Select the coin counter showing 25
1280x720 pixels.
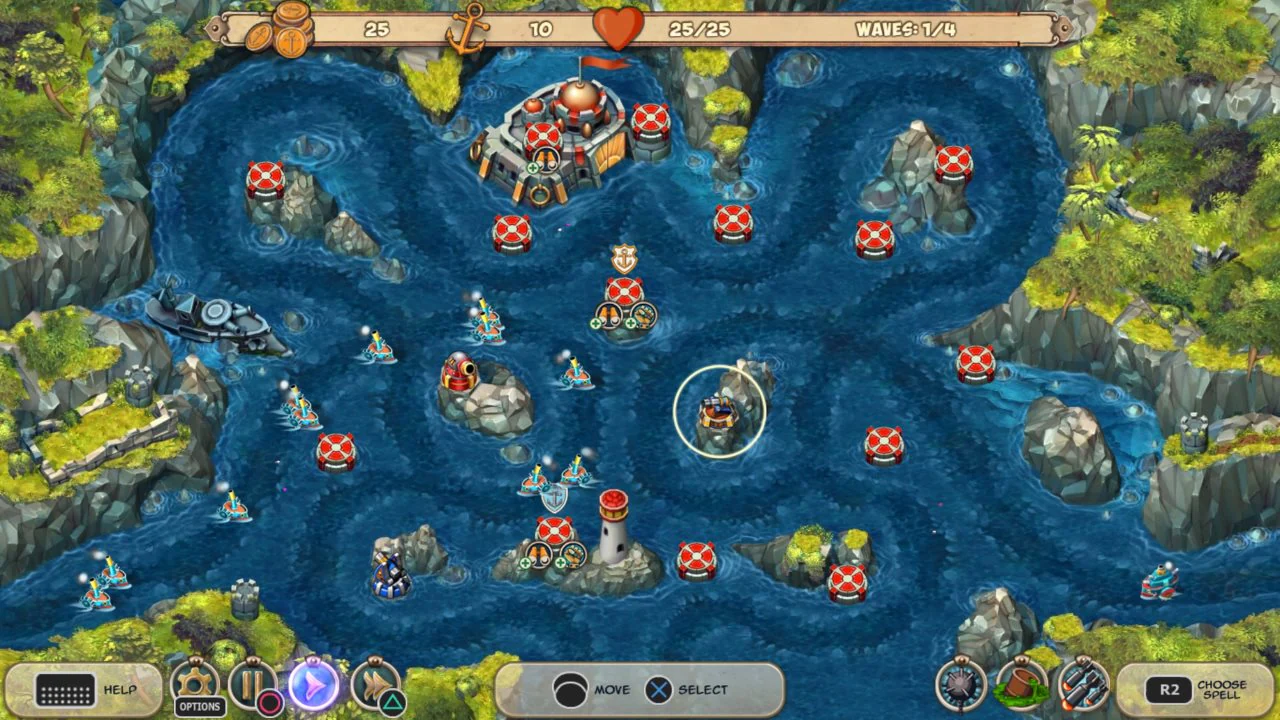(x=378, y=29)
